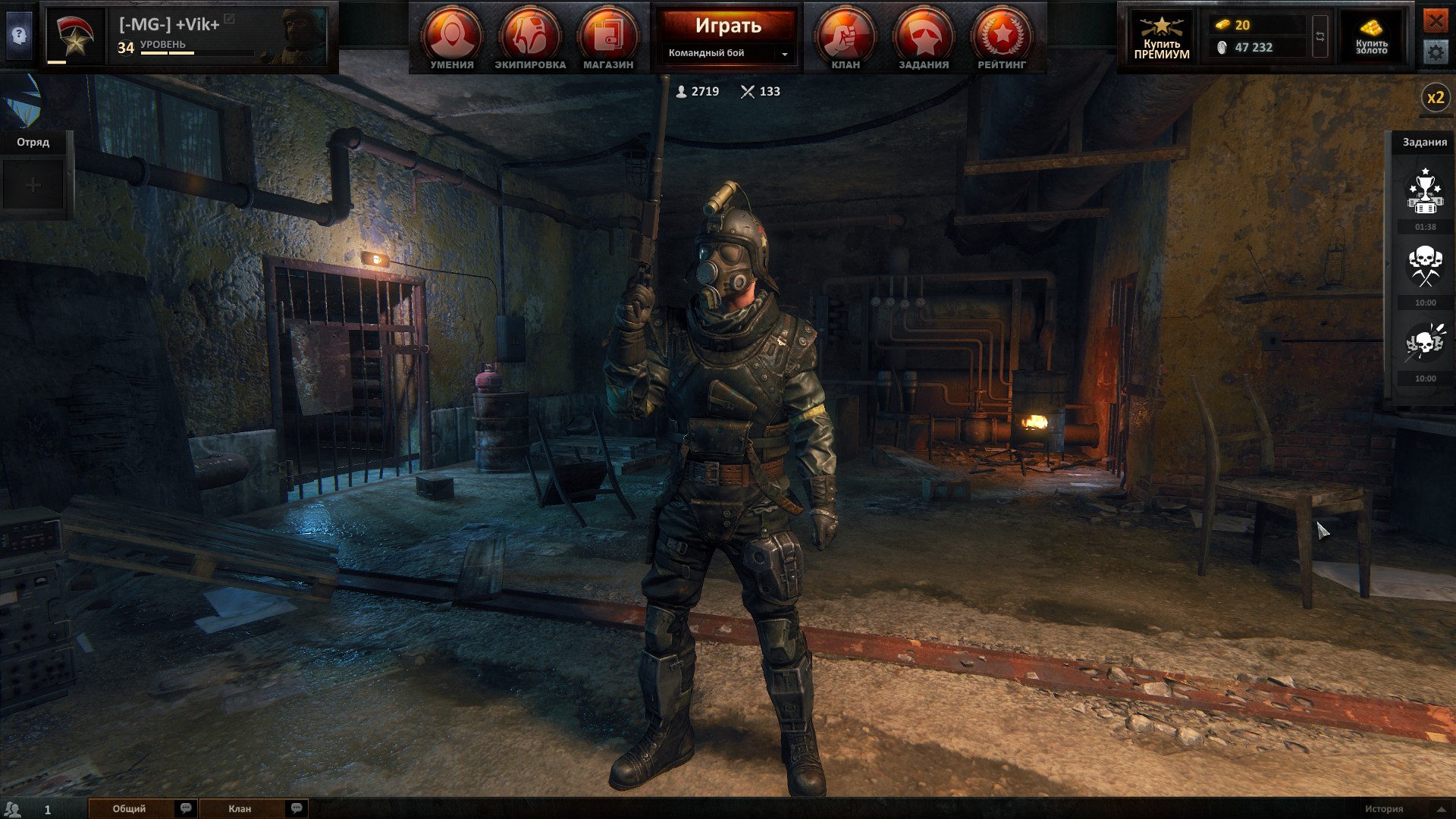
Task: Open settings via the gear icon
Action: 1436,52
